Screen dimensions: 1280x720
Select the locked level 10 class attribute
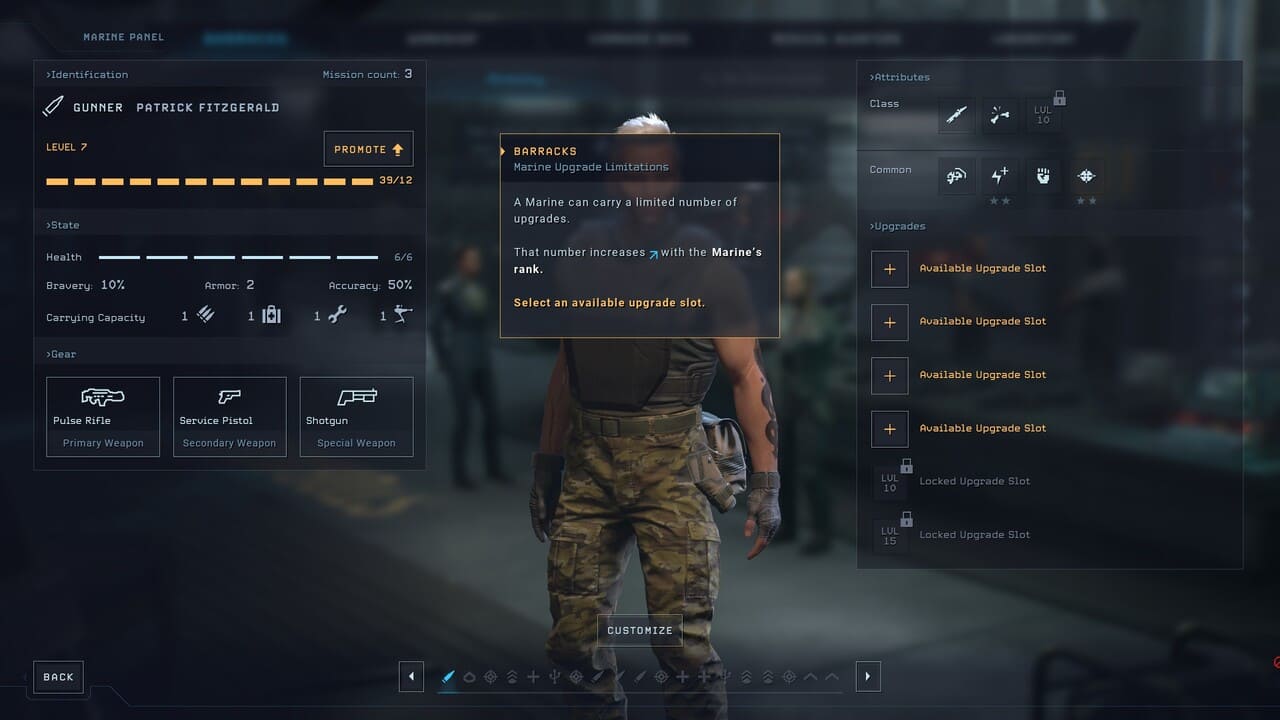click(x=1043, y=116)
